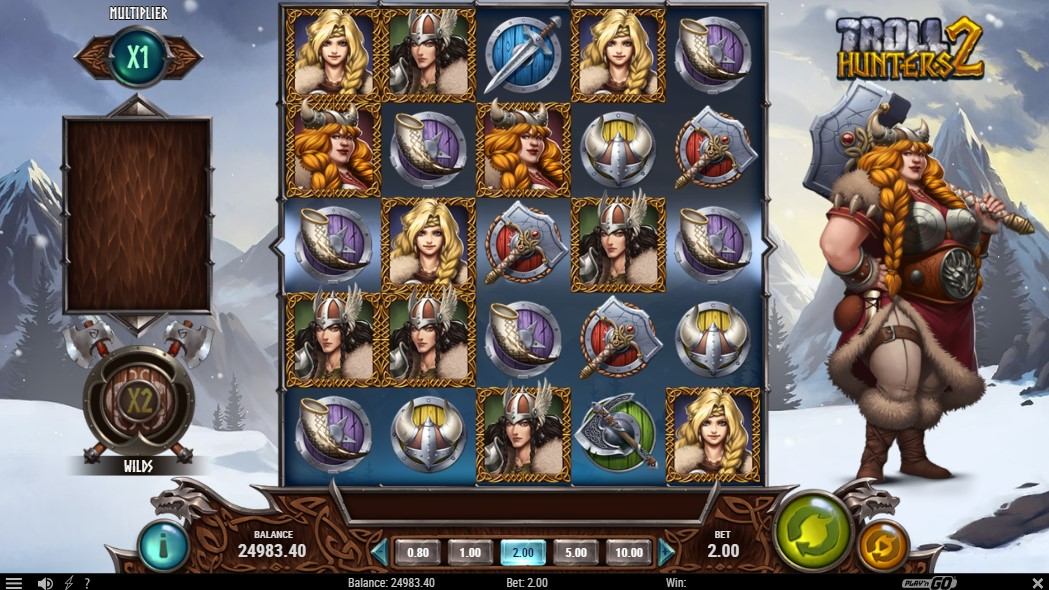Choose the 1.00 bet amount
Screen dimensions: 1049x590
(470, 552)
